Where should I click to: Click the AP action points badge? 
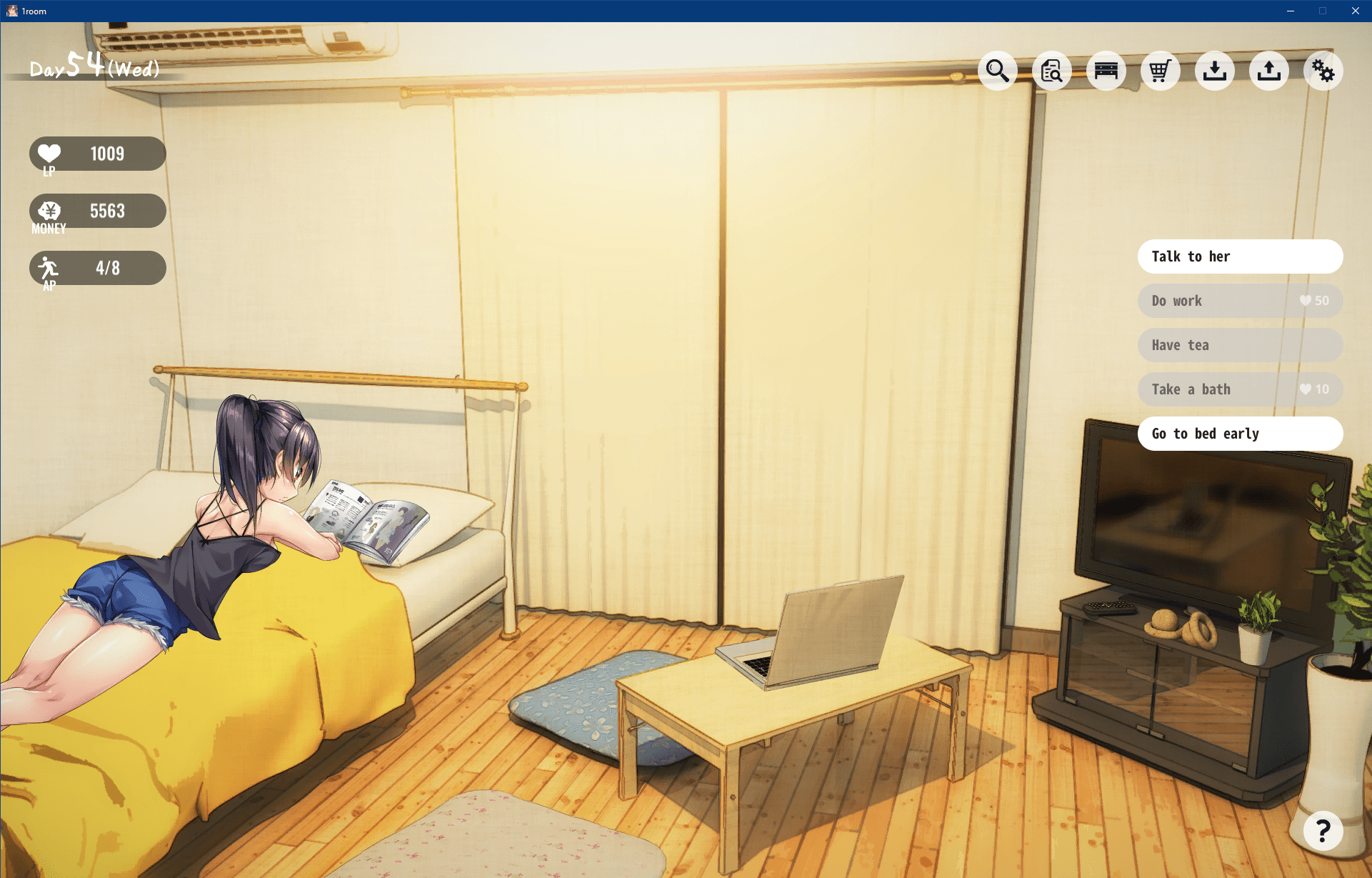click(x=97, y=268)
